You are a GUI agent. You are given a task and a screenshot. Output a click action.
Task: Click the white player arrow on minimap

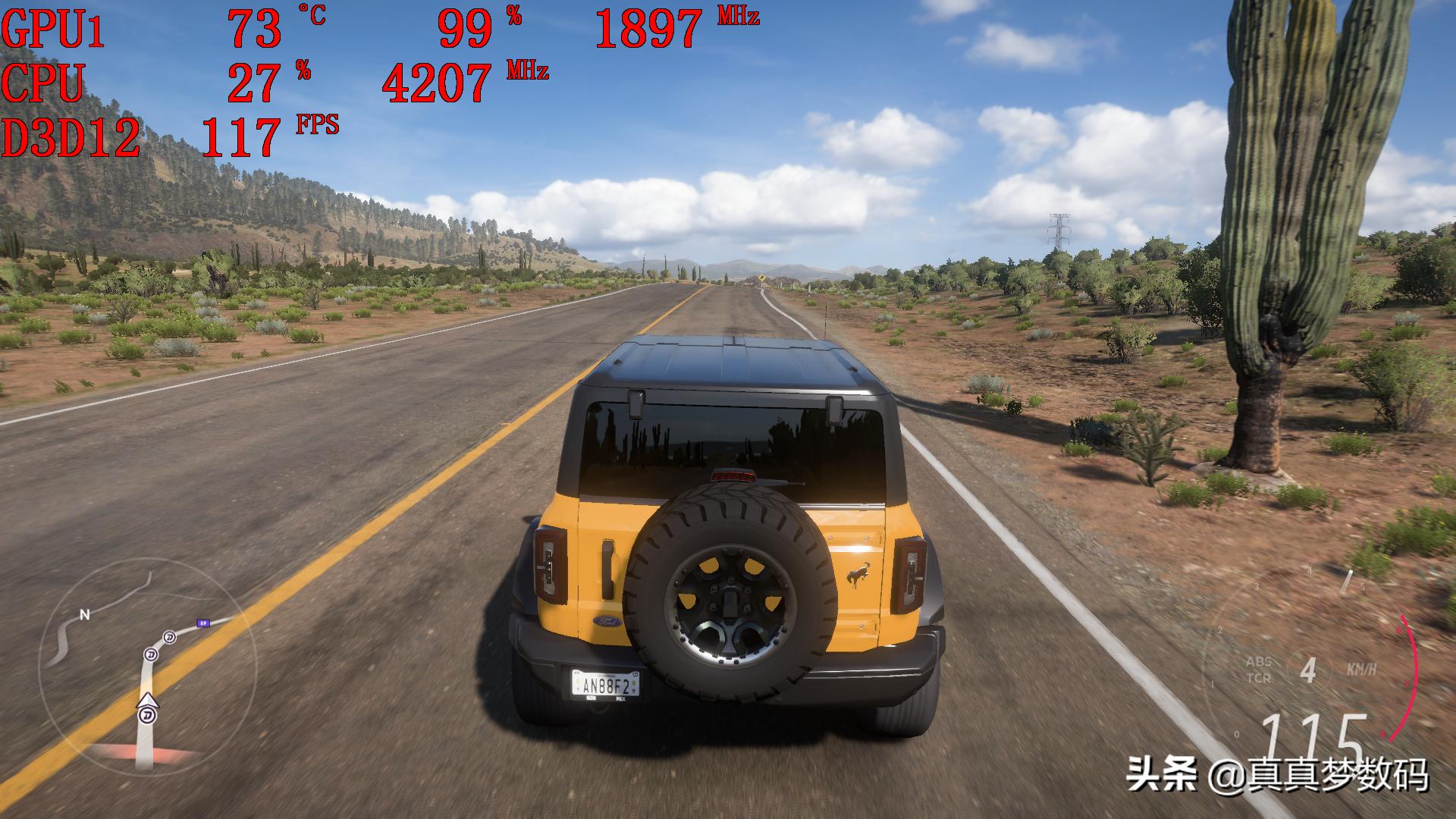(148, 700)
